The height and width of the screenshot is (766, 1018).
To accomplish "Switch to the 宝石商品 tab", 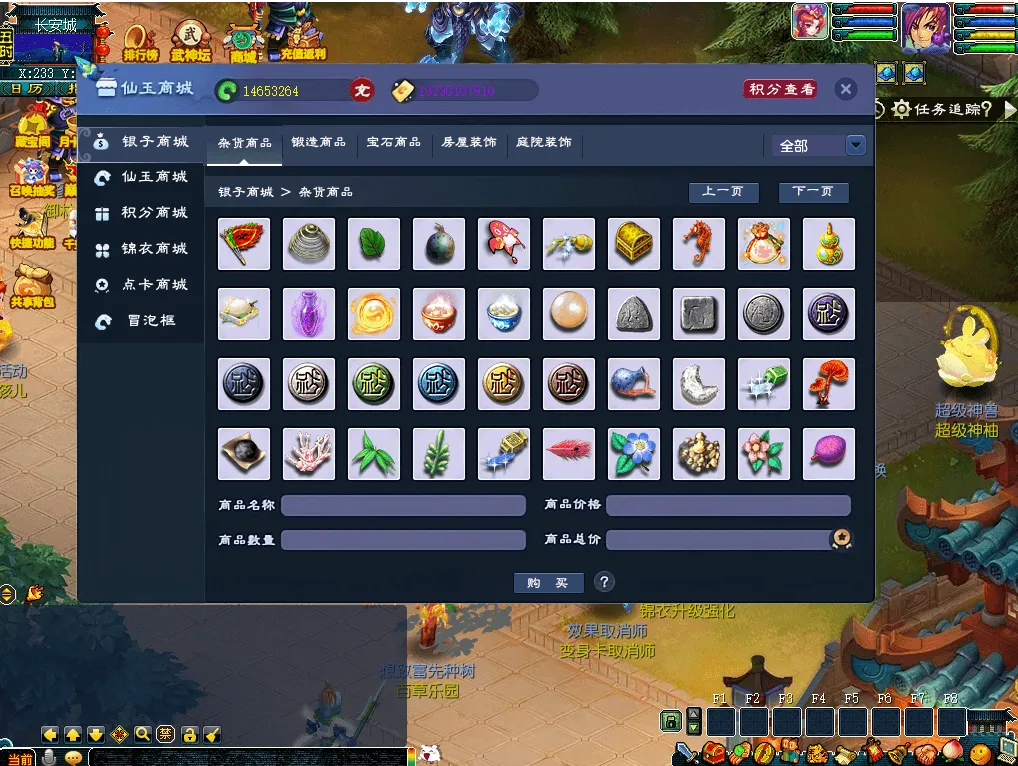I will pos(394,143).
